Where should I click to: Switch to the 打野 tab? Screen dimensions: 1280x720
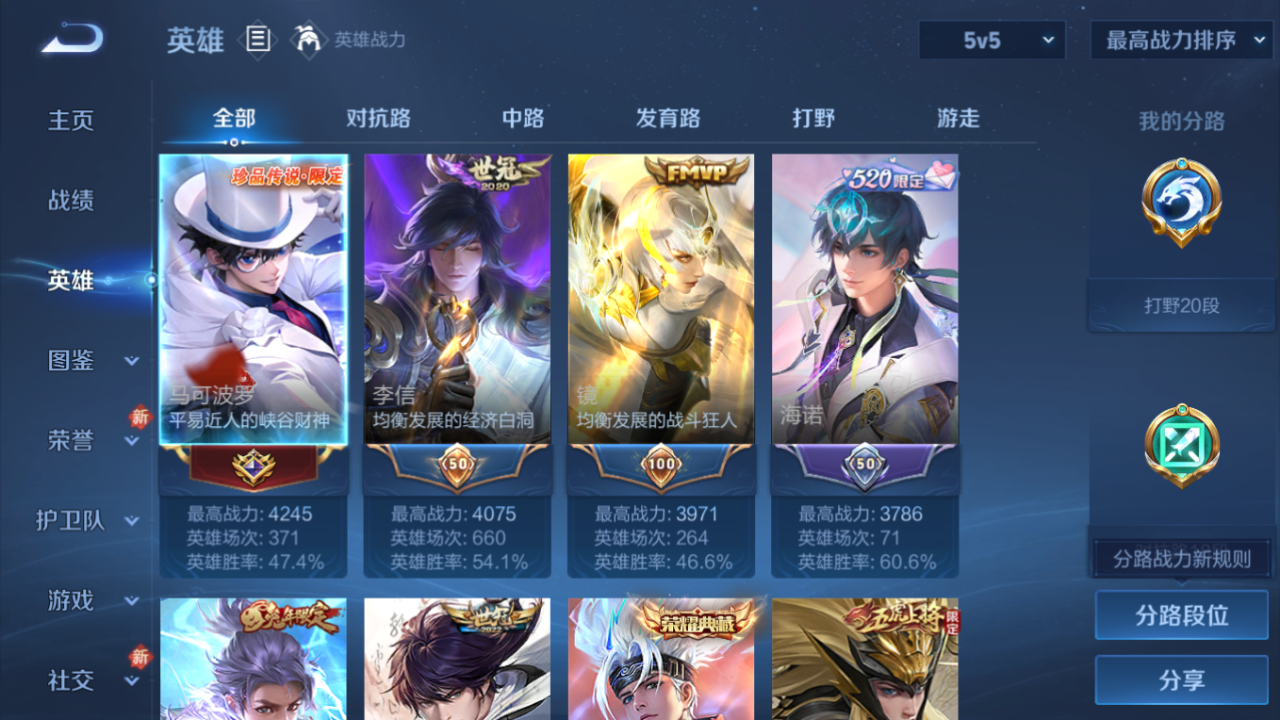pos(814,118)
